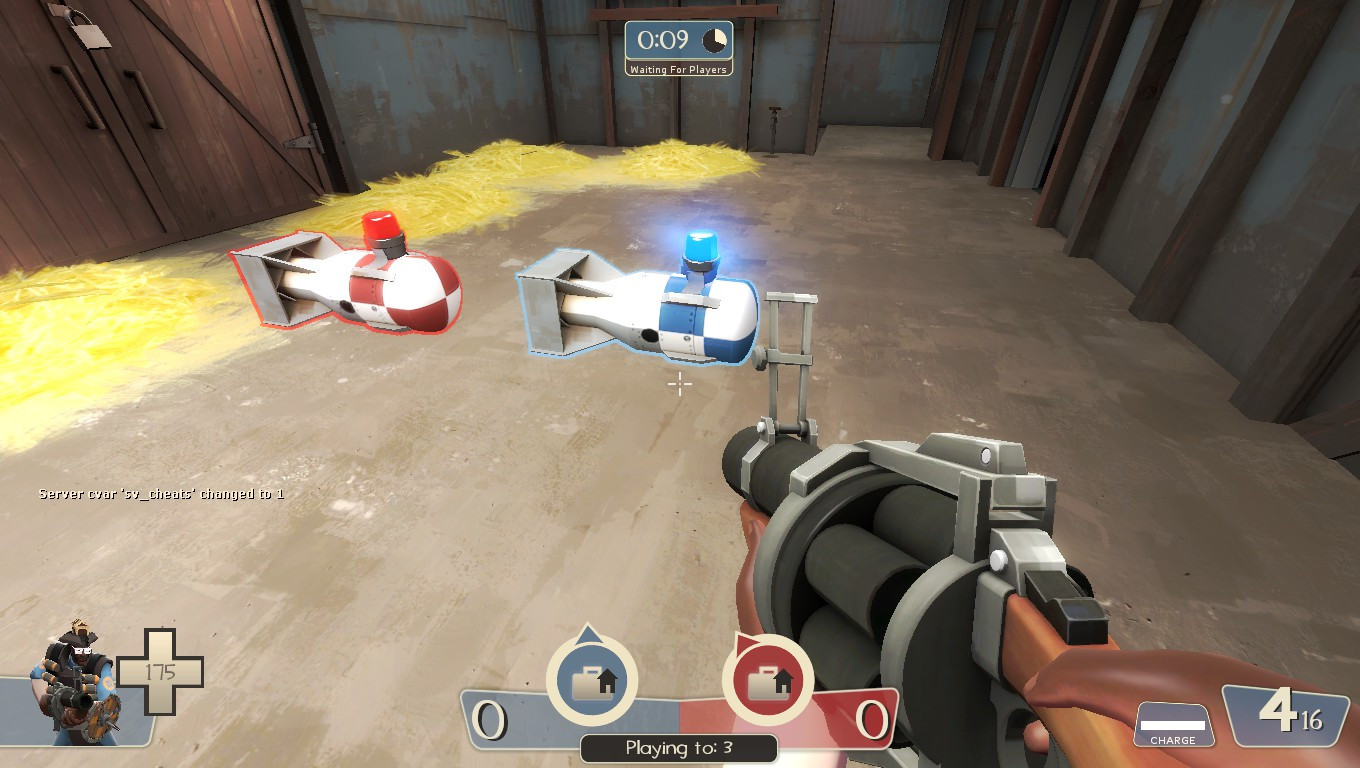Click the Playing to: 3 banner
Viewport: 1360px width, 768px height.
coord(679,747)
